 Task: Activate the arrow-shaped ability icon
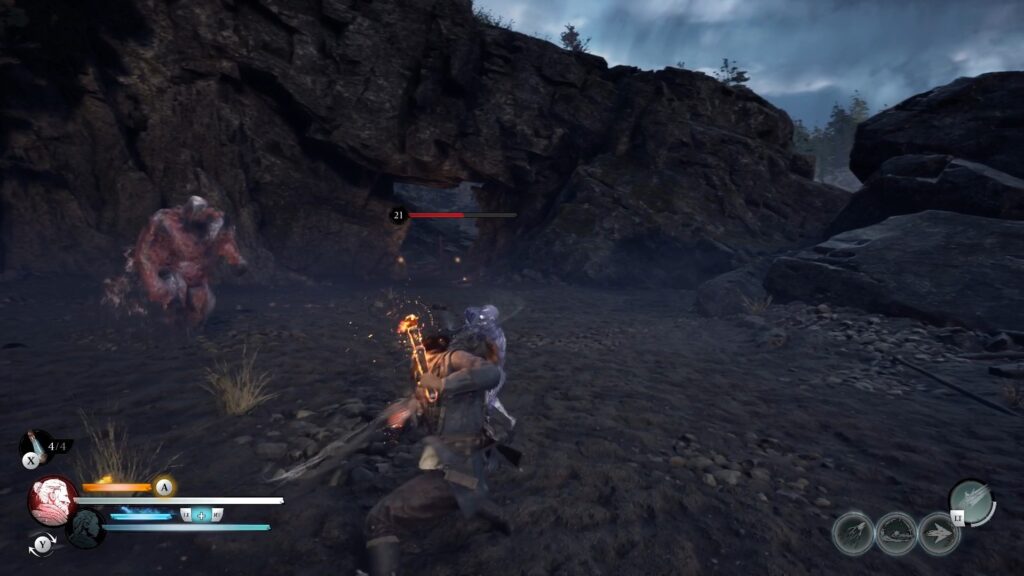938,533
